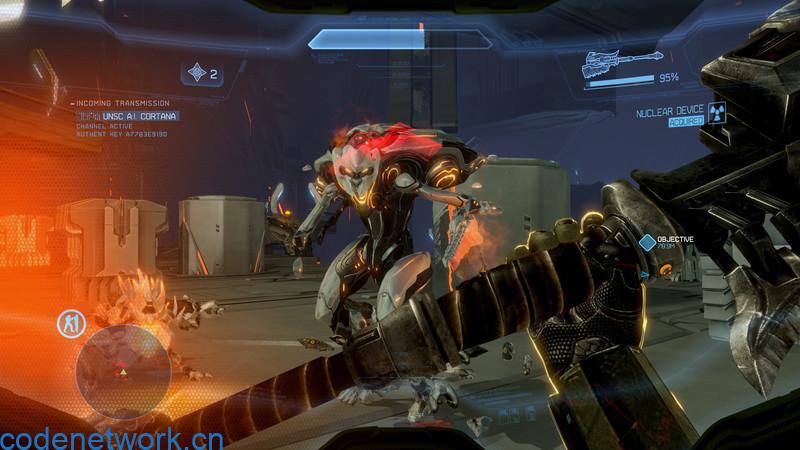Select the Nuclear Device radiation icon
Screen dimensions: 800x450
point(716,113)
